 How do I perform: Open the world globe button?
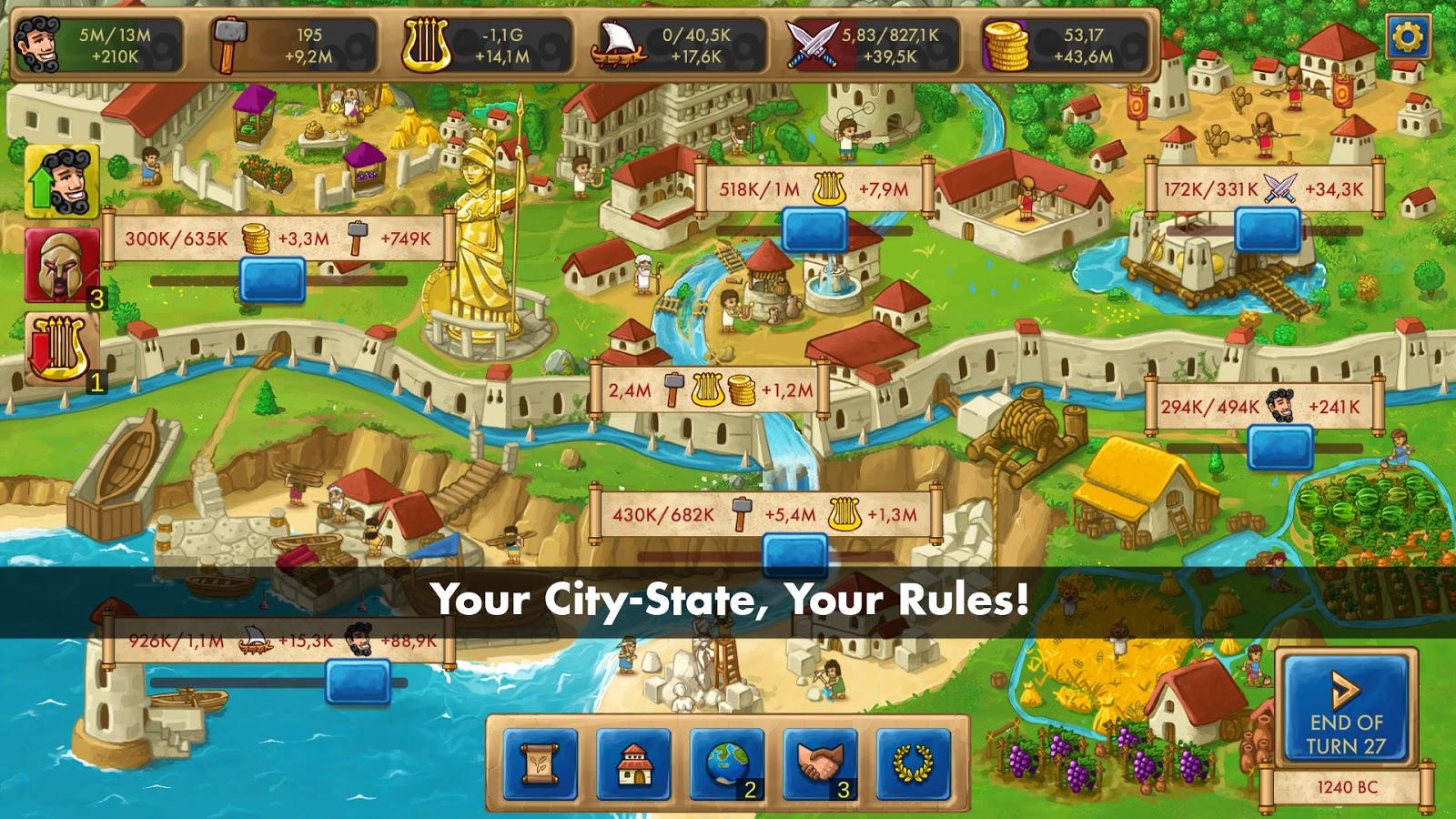pos(727,763)
